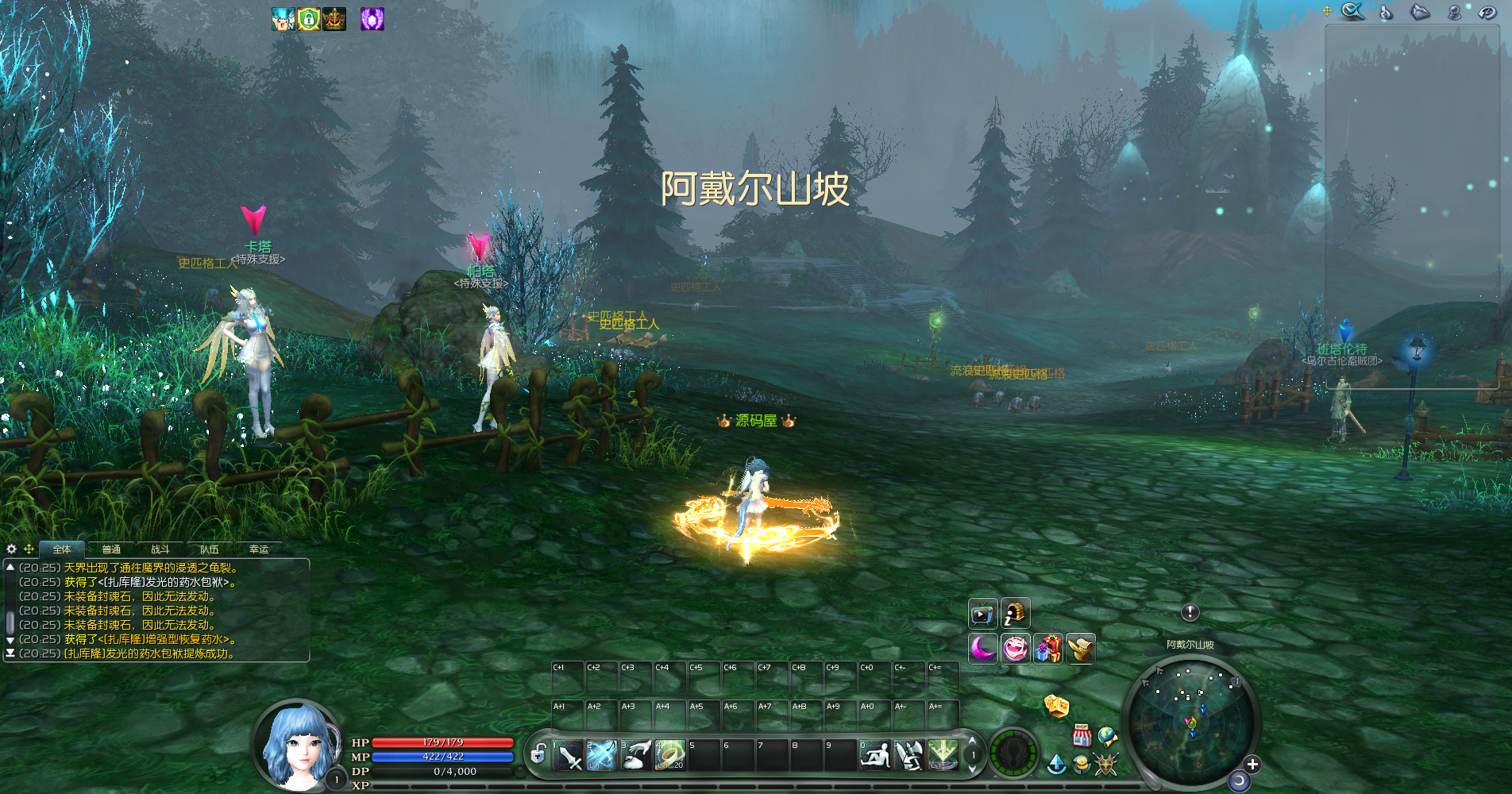The height and width of the screenshot is (794, 1512).
Task: Select the 队伍 chat tab
Action: pyautogui.click(x=210, y=549)
